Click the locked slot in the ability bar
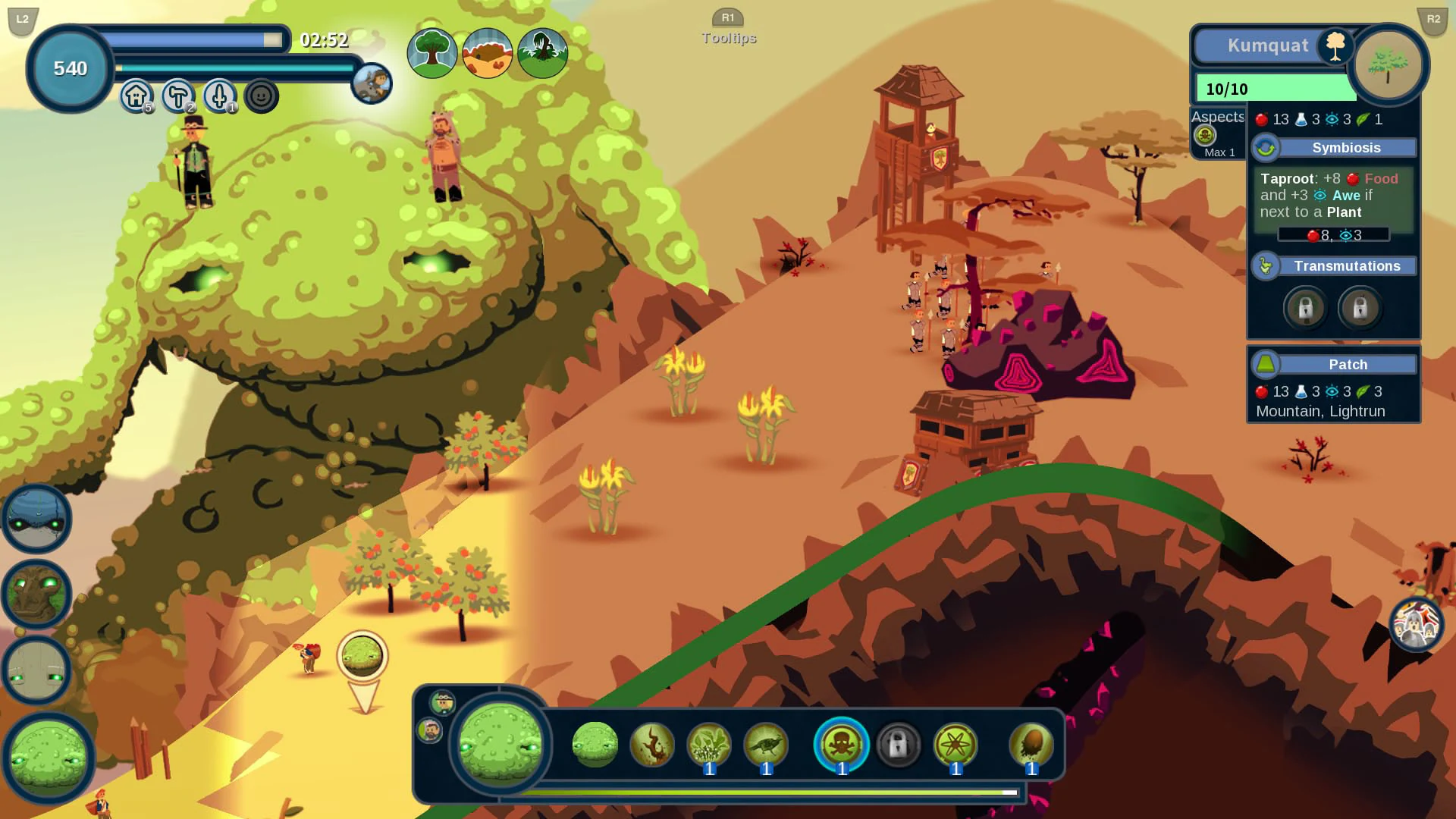The image size is (1456, 819). point(899,745)
